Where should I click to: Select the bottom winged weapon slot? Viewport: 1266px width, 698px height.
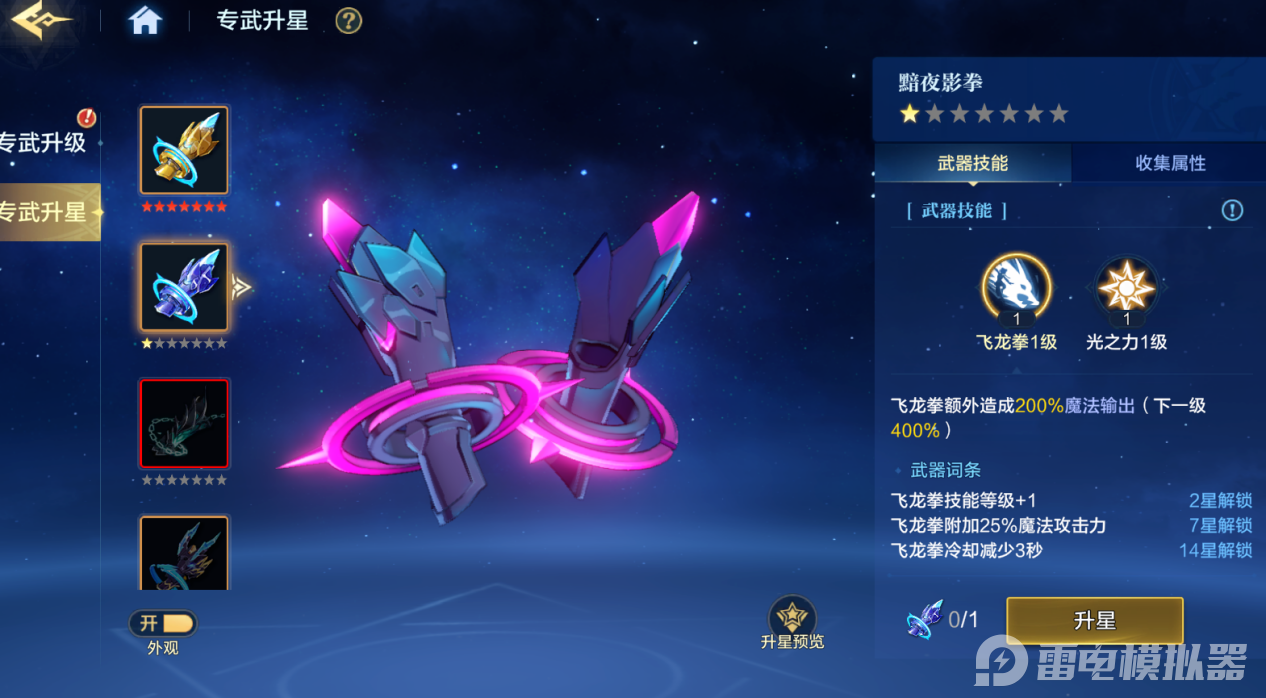[184, 553]
